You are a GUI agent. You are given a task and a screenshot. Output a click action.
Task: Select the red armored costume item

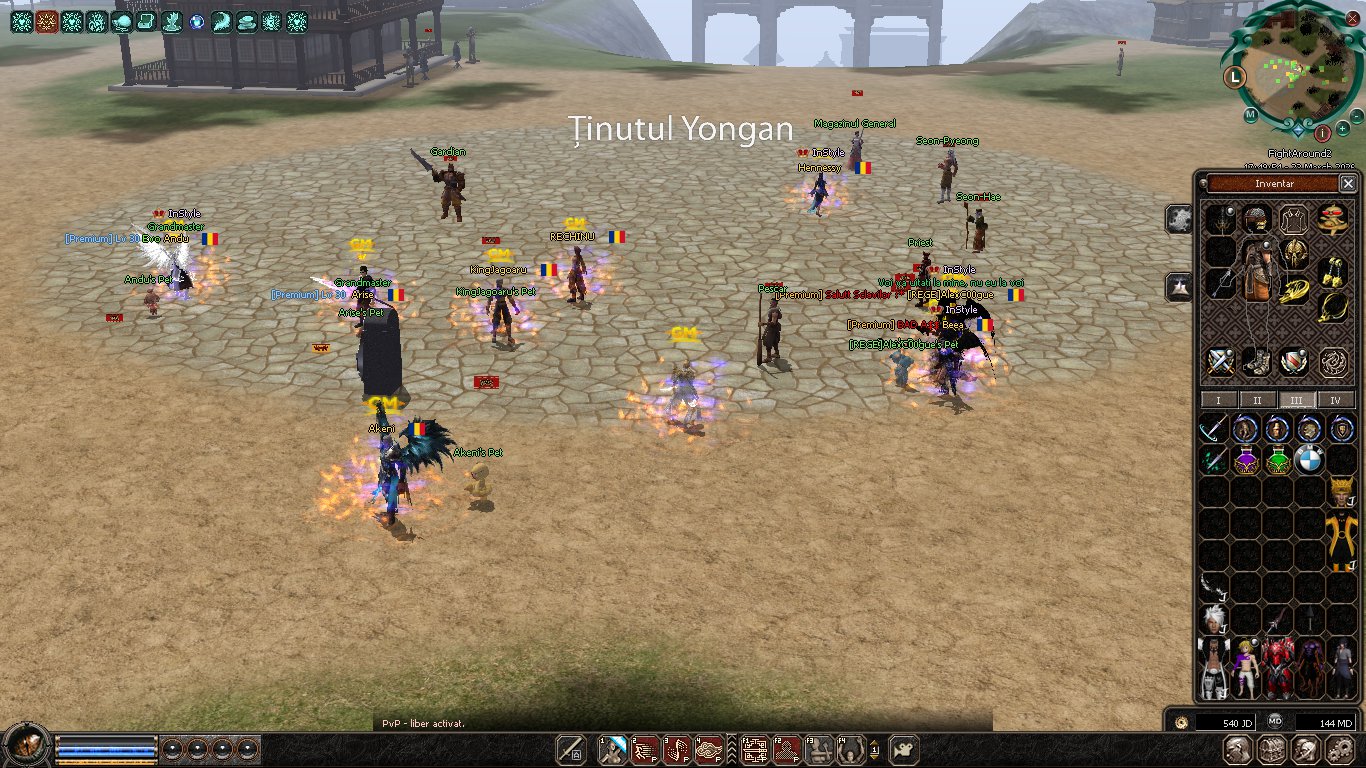[1279, 668]
